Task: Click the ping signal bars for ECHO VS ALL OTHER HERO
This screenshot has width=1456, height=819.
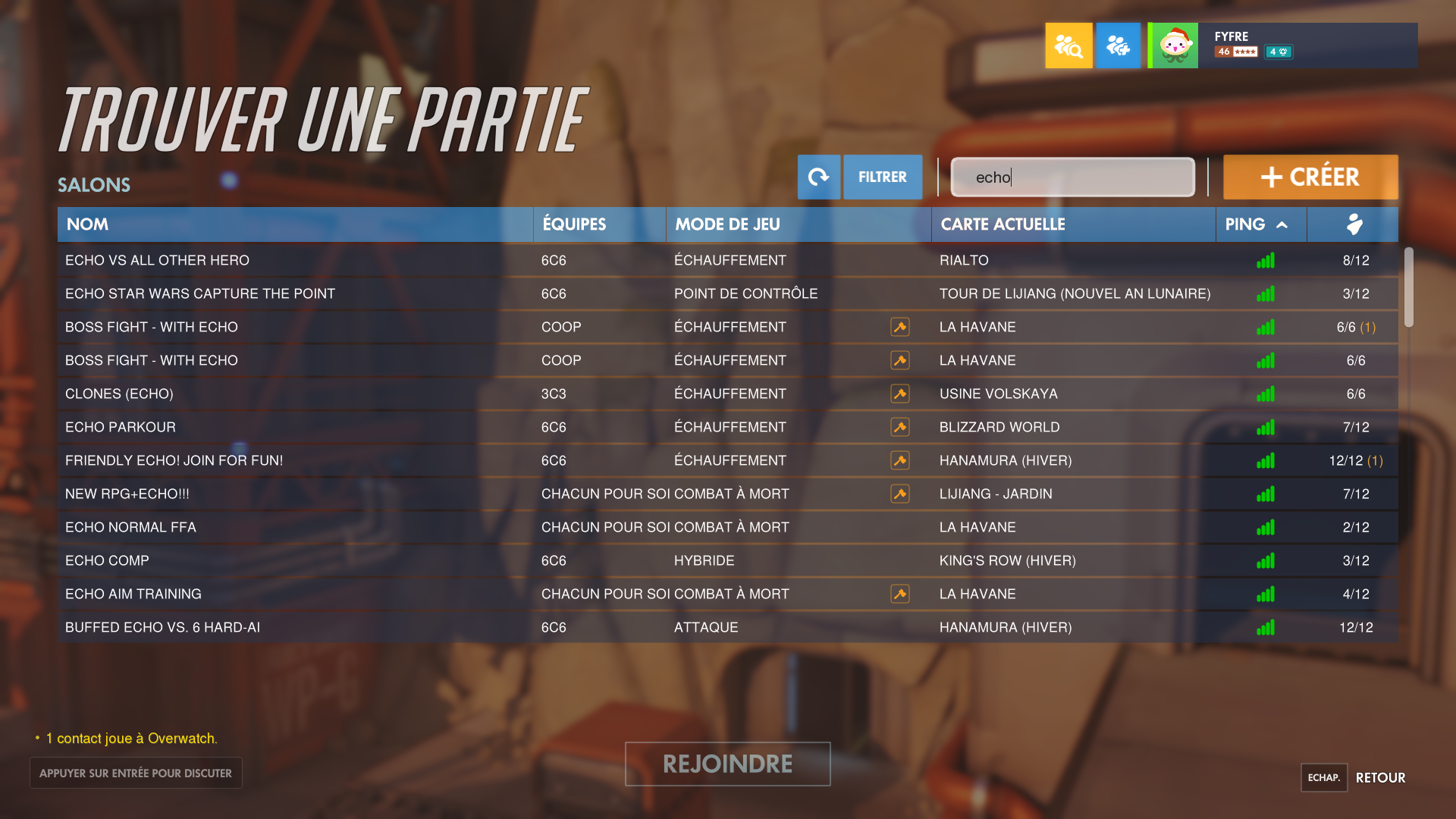Action: point(1265,260)
